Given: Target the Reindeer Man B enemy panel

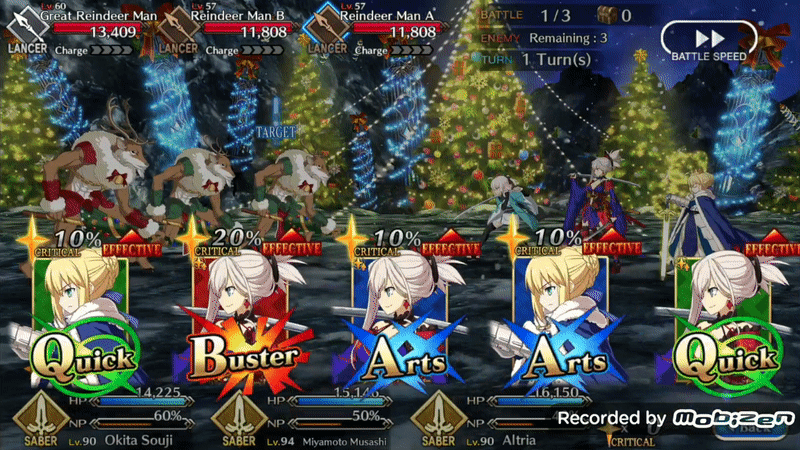Looking at the screenshot, I should tap(241, 30).
